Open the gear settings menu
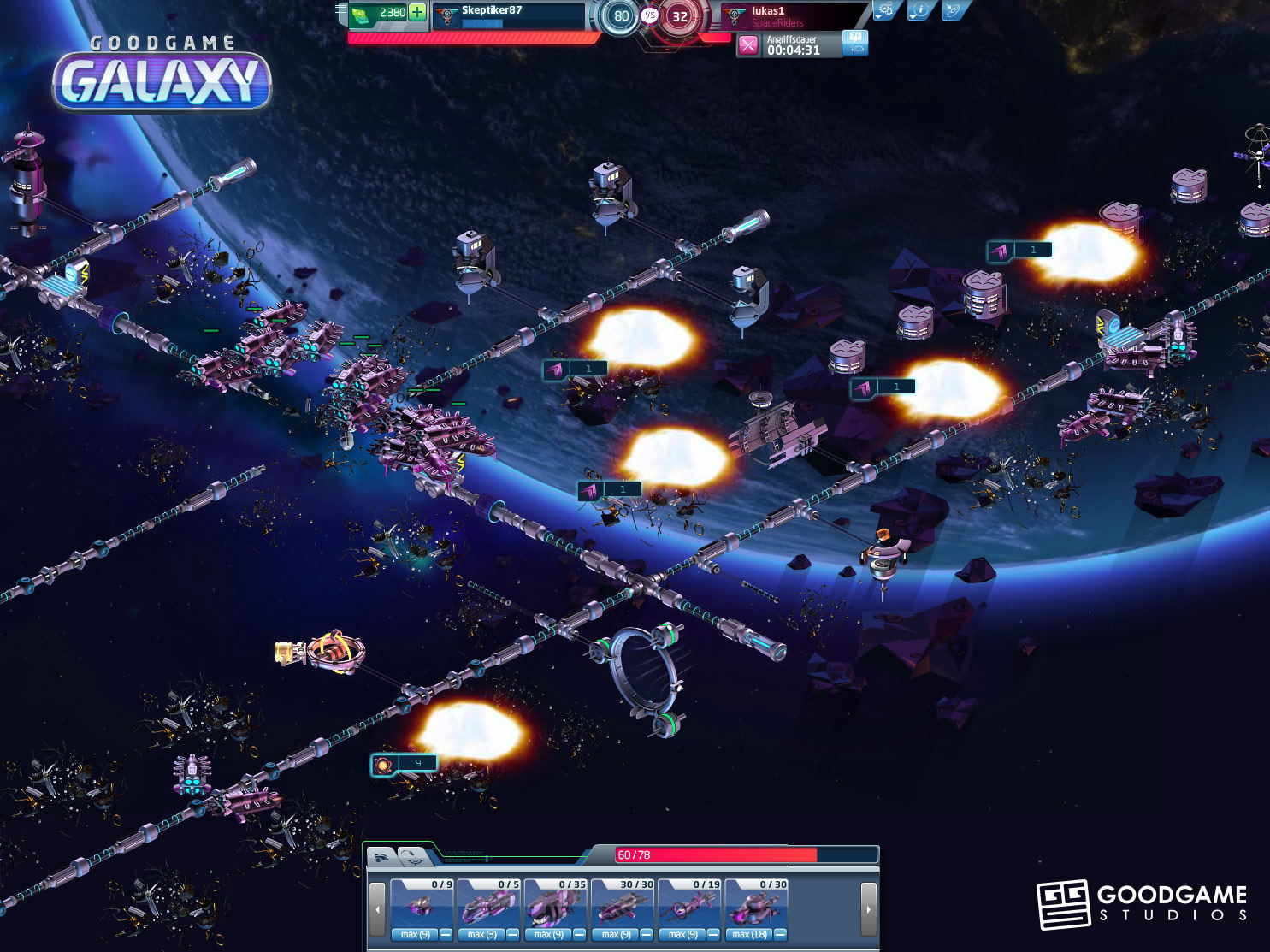This screenshot has width=1270, height=952. [885, 10]
